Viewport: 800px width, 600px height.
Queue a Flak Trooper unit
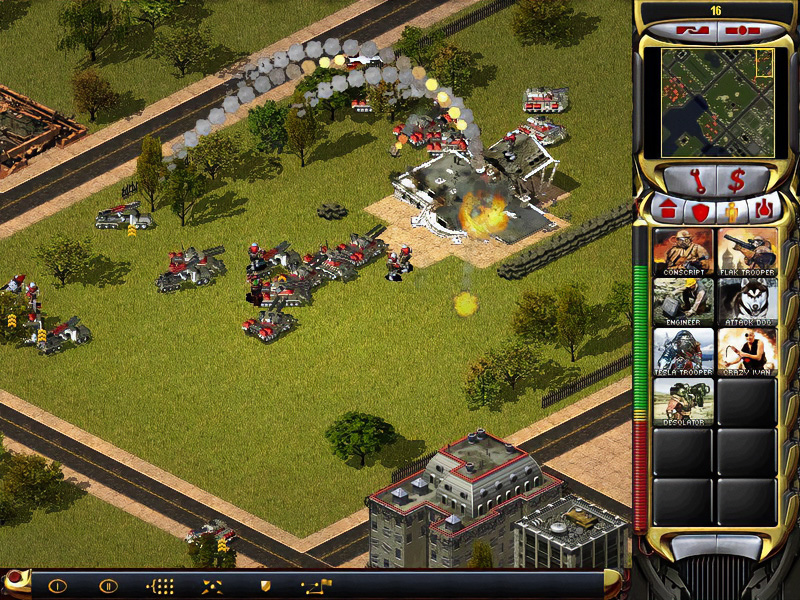click(747, 251)
